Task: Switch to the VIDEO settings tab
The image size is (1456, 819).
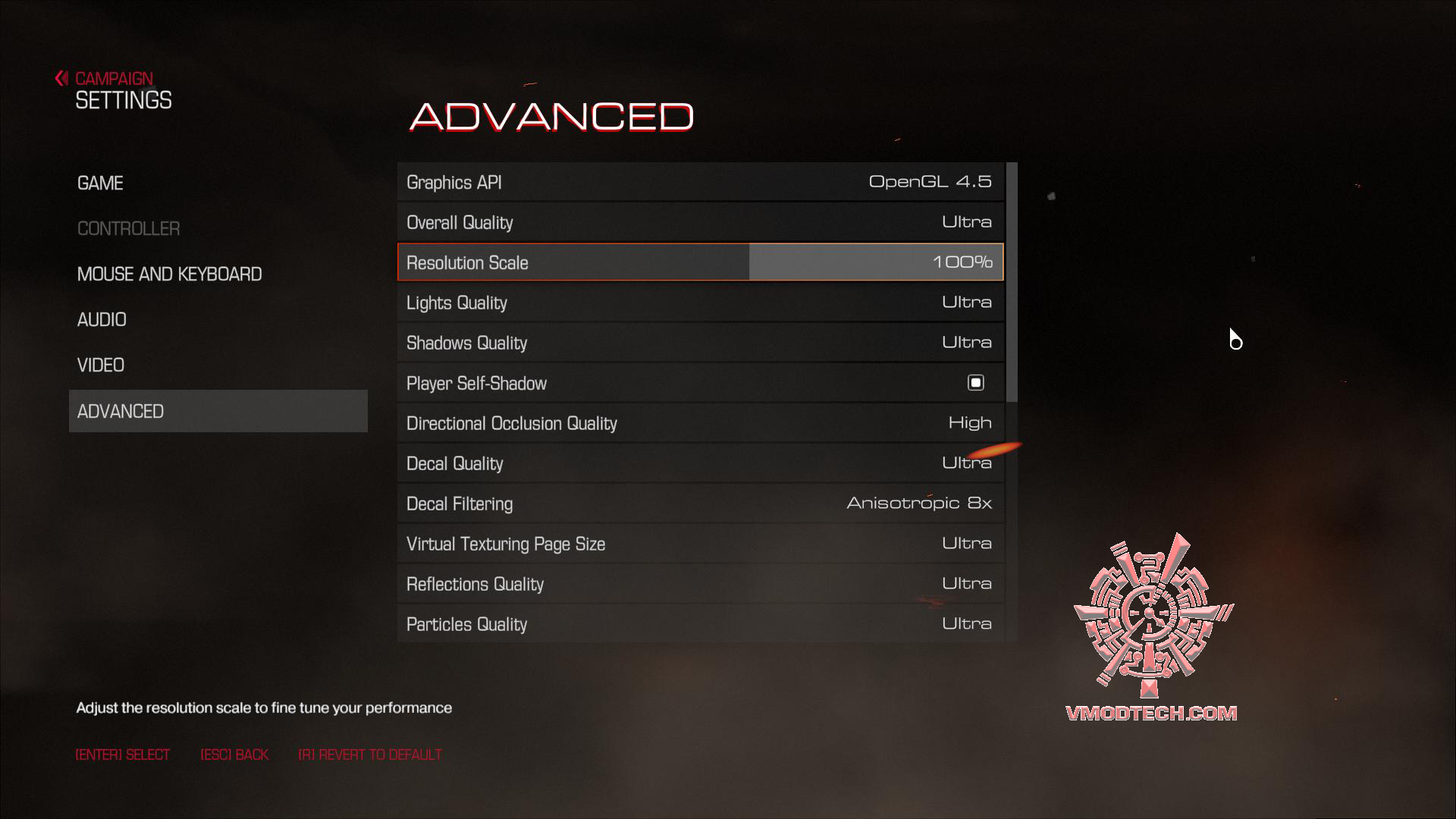Action: (x=101, y=365)
